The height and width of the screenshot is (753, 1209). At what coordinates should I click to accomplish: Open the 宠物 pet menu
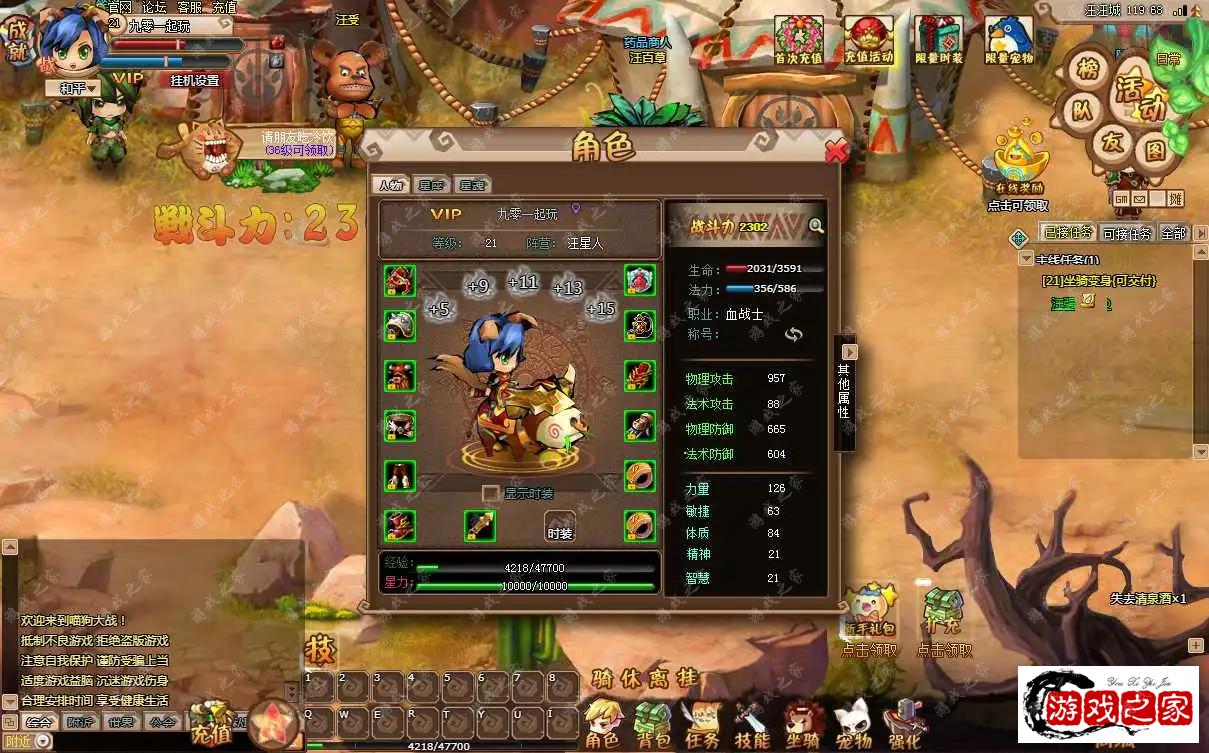pos(854,725)
